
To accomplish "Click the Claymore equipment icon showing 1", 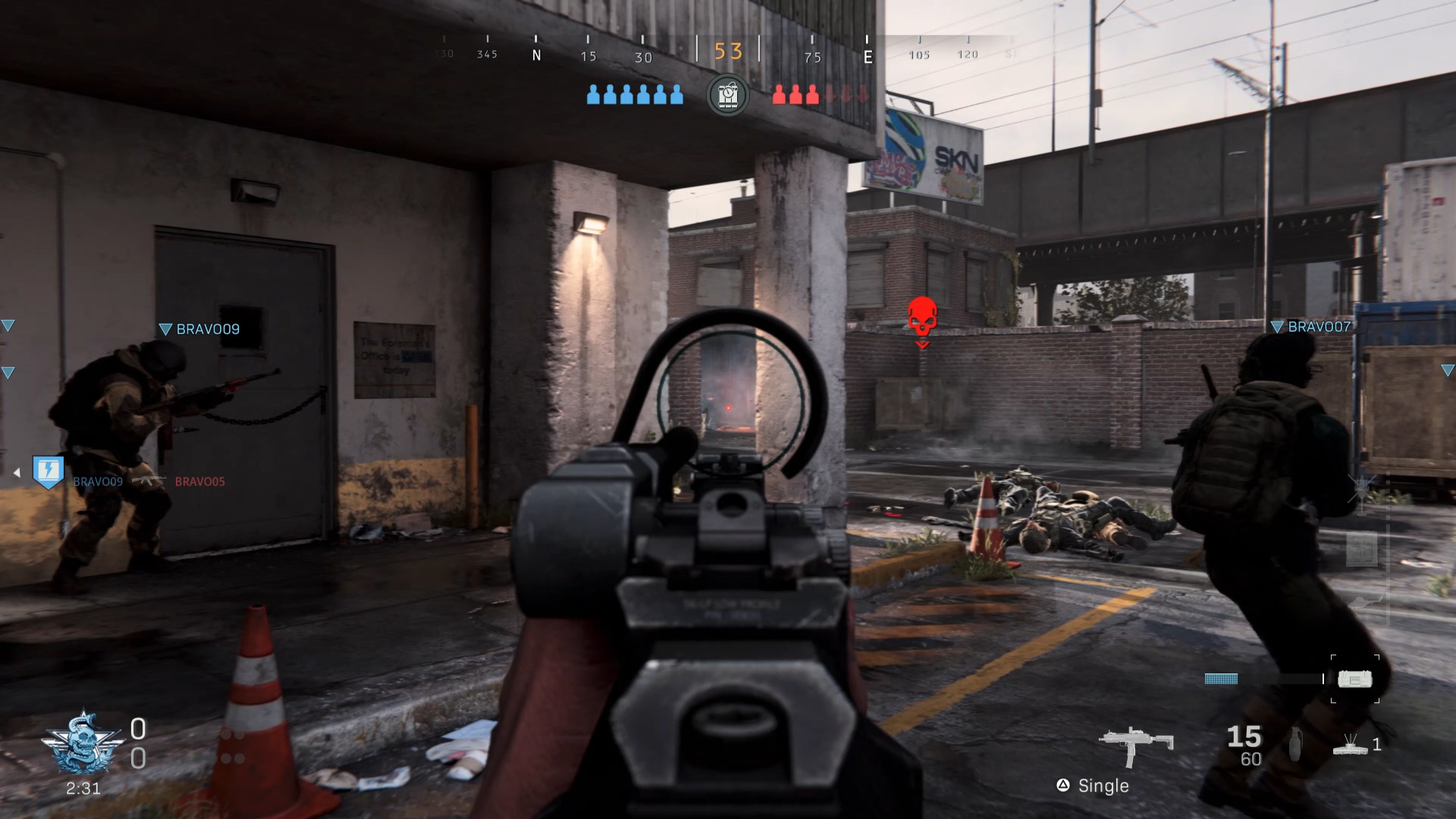I will click(1351, 747).
